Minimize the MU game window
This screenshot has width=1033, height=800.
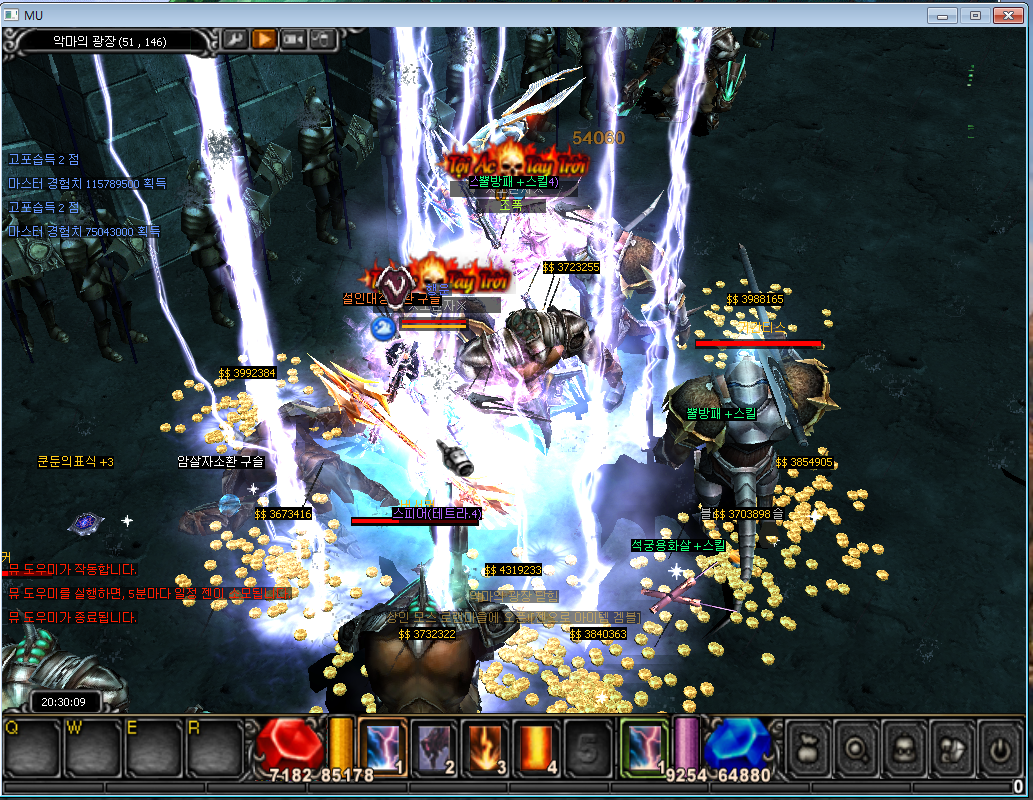[941, 15]
